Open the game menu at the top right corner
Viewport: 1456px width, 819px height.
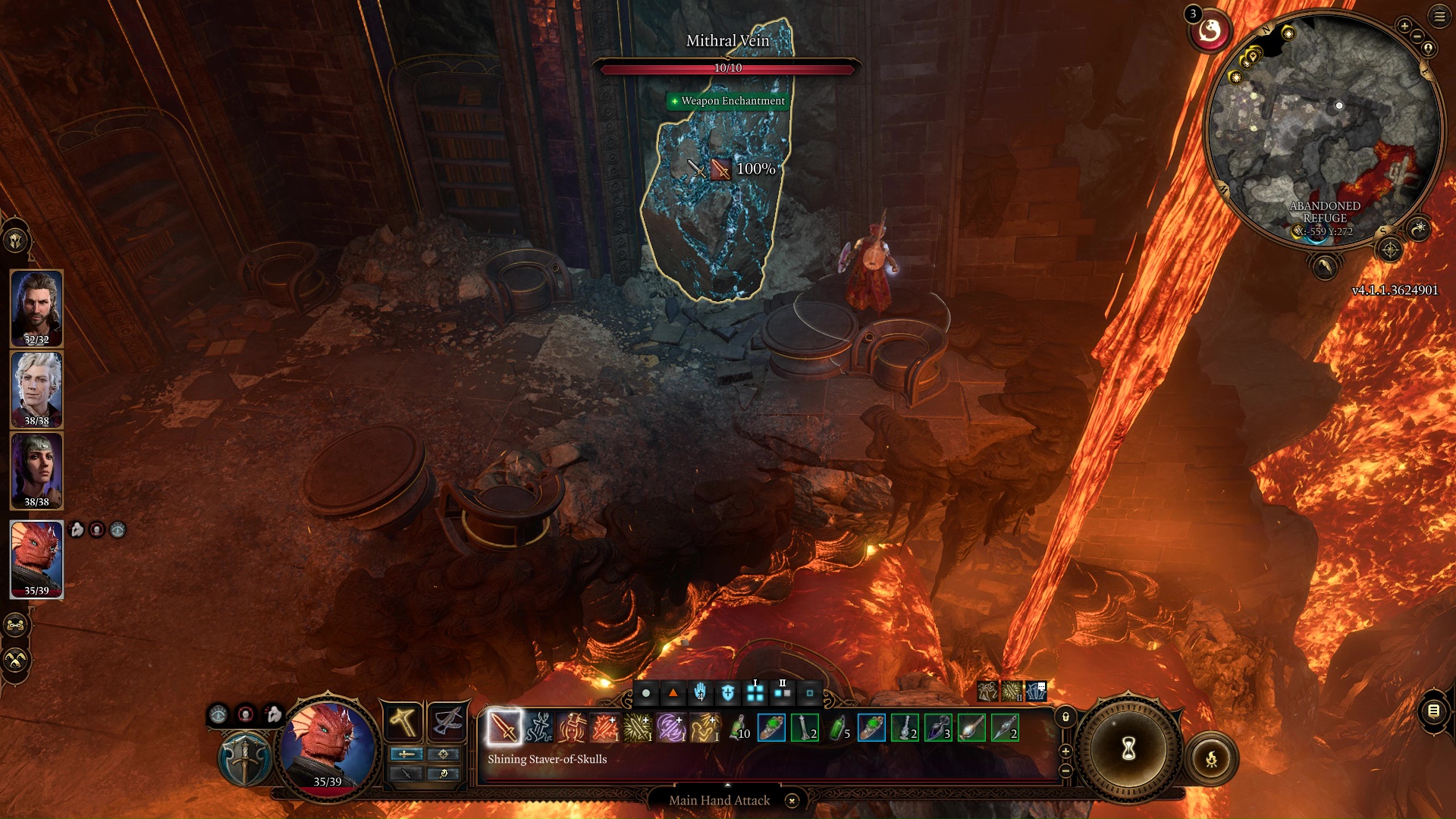[1439, 17]
